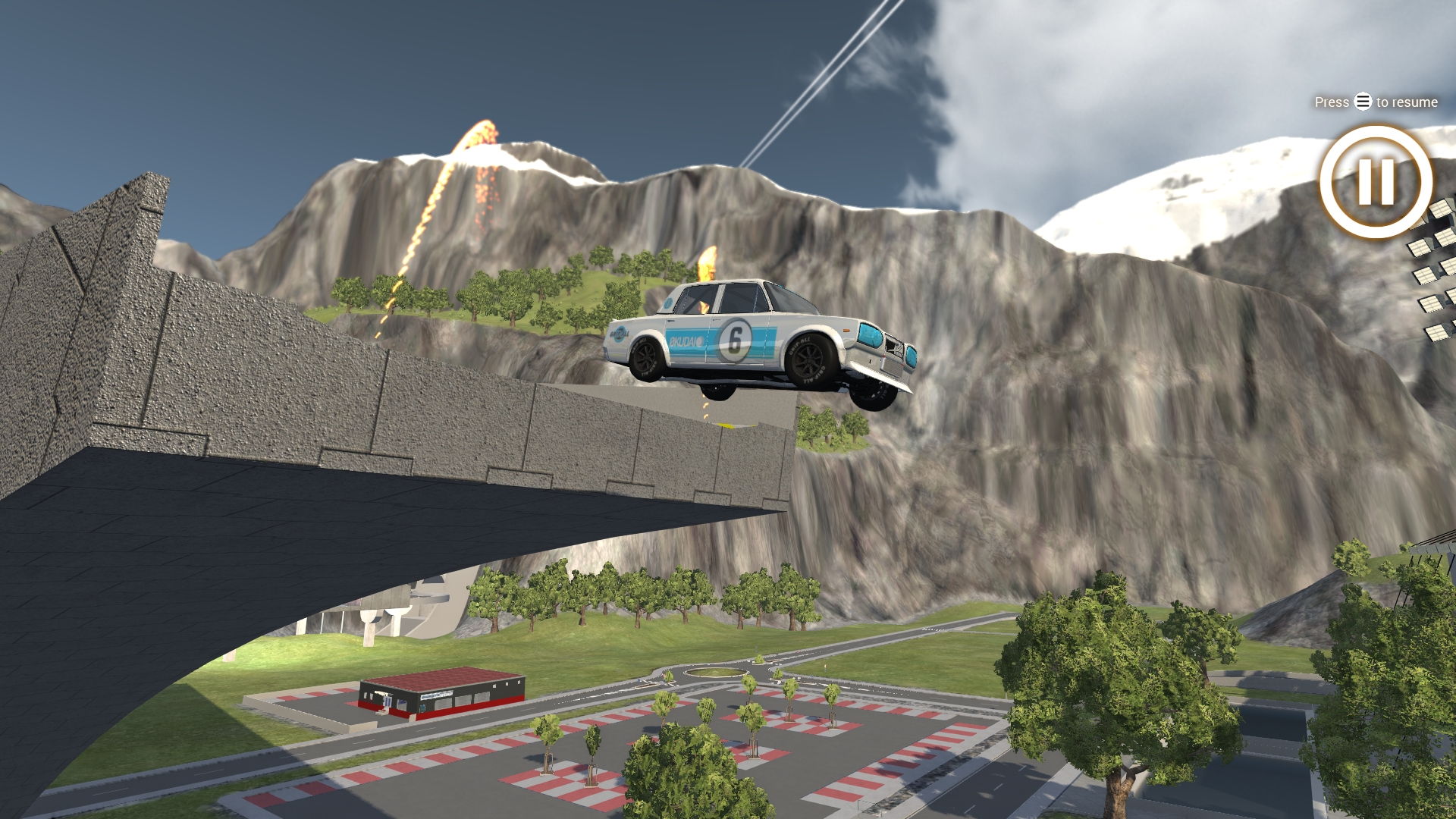Click the blue headlight cluster on the car
1456x819 pixels.
pos(871,336)
